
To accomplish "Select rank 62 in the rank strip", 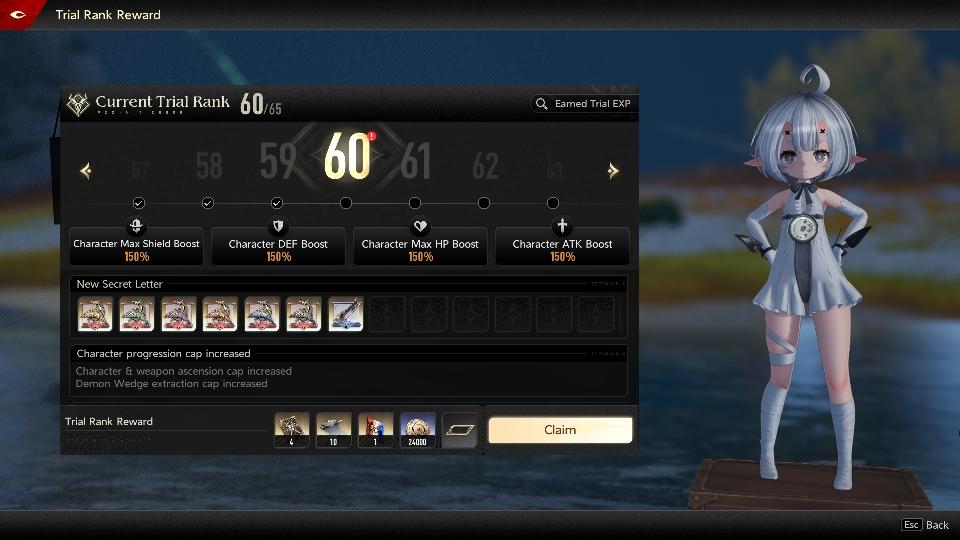I will coord(485,165).
